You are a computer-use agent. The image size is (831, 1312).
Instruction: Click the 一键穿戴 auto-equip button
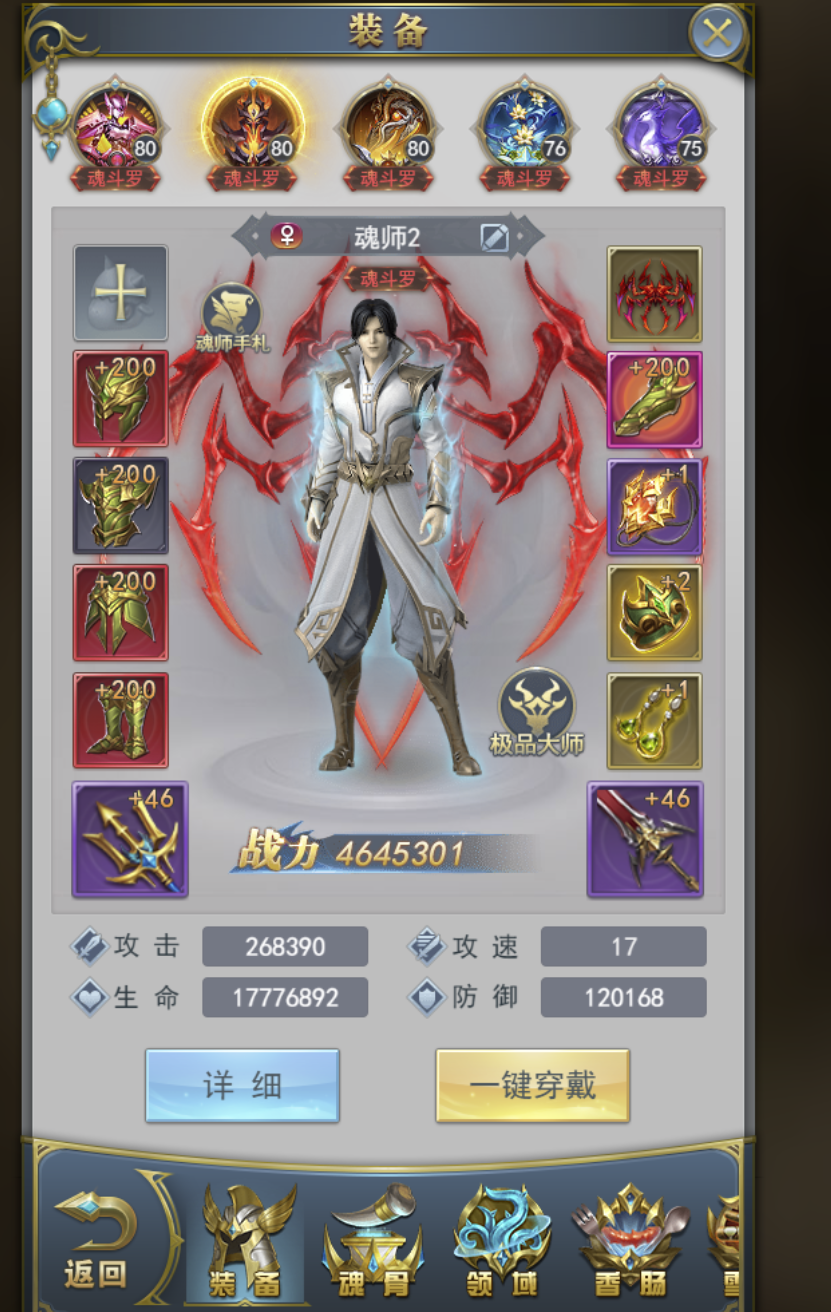click(532, 1085)
